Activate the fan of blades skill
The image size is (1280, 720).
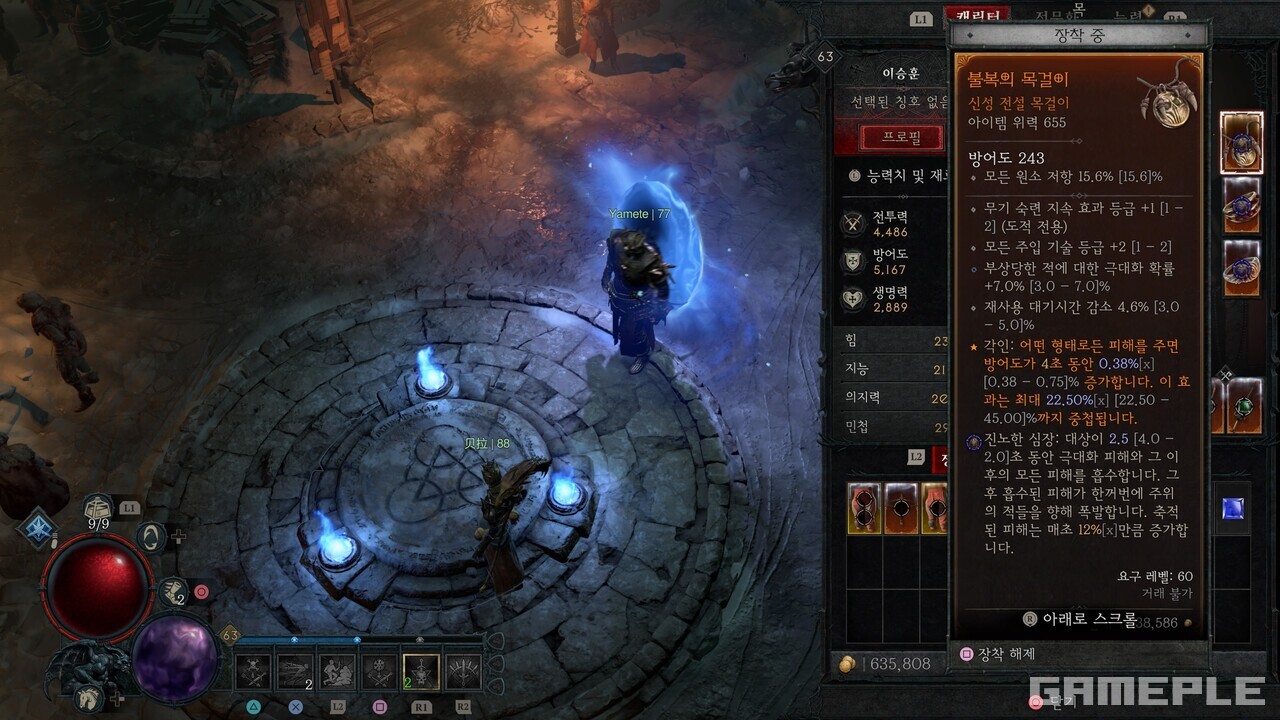click(463, 672)
